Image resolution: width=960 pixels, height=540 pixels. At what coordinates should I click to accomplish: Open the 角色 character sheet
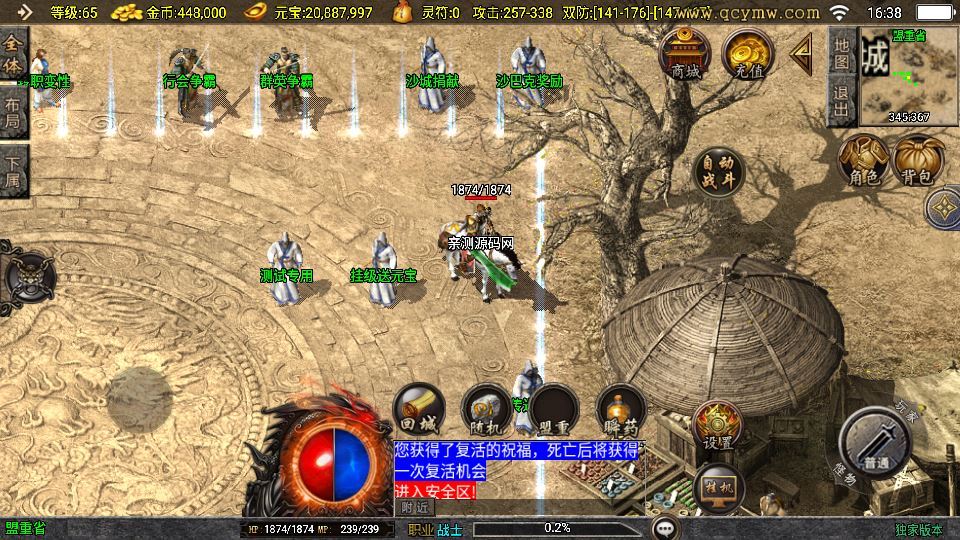click(863, 161)
